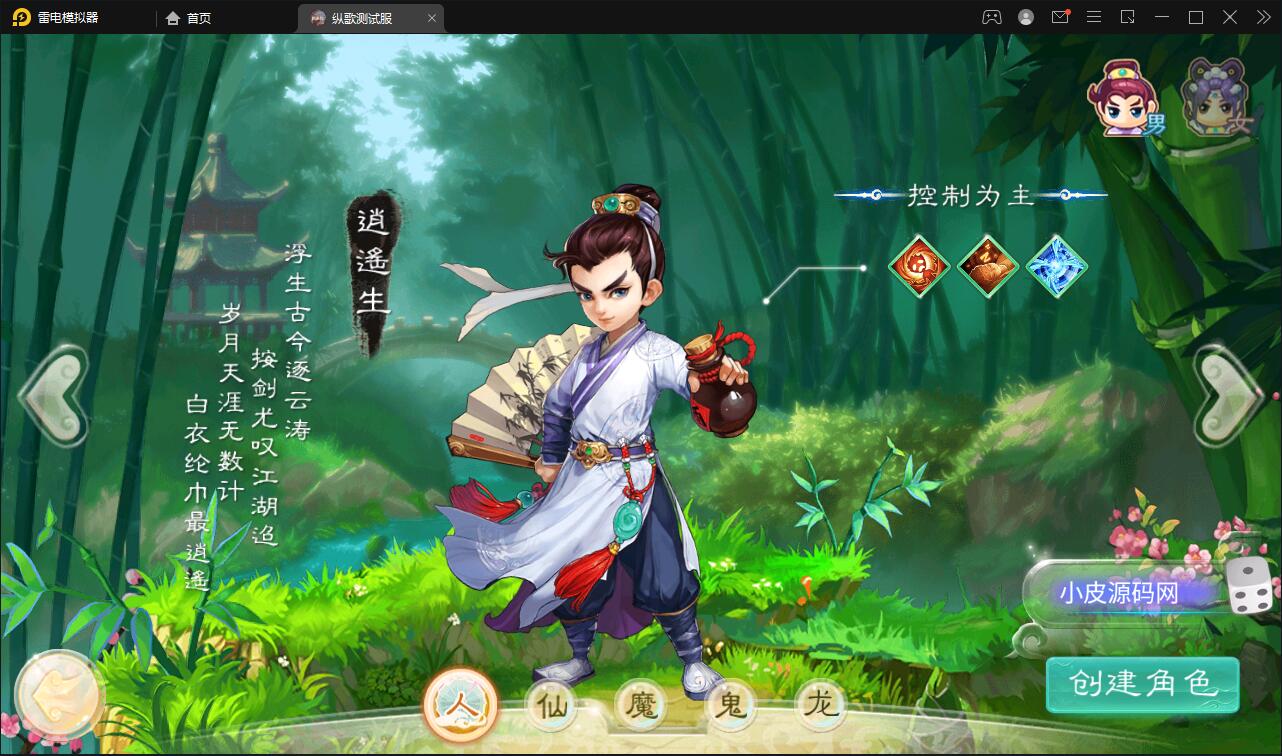
Task: Select the sleep skill diamond icon
Action: [988, 267]
